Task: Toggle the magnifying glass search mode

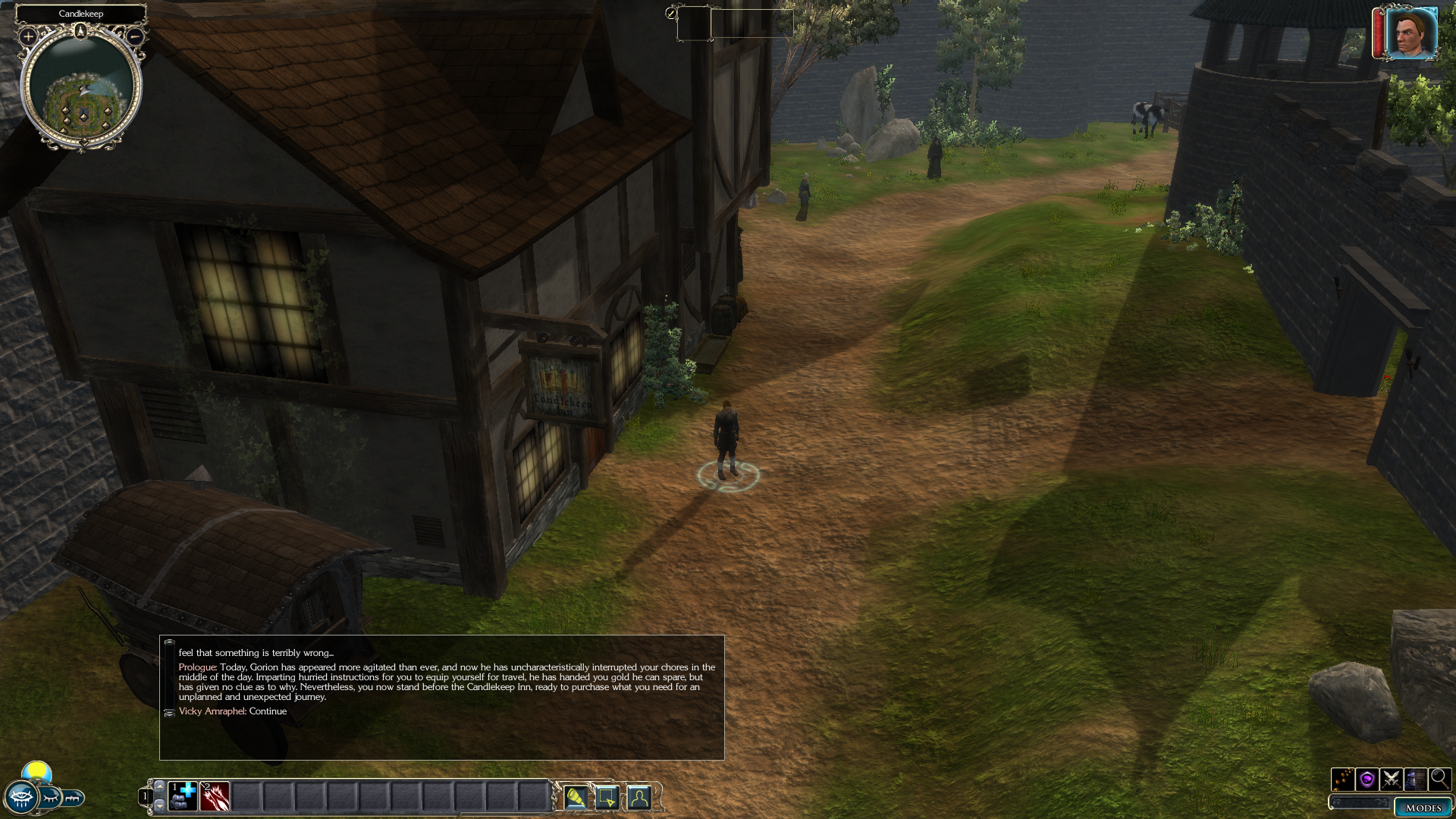Action: click(x=1439, y=779)
